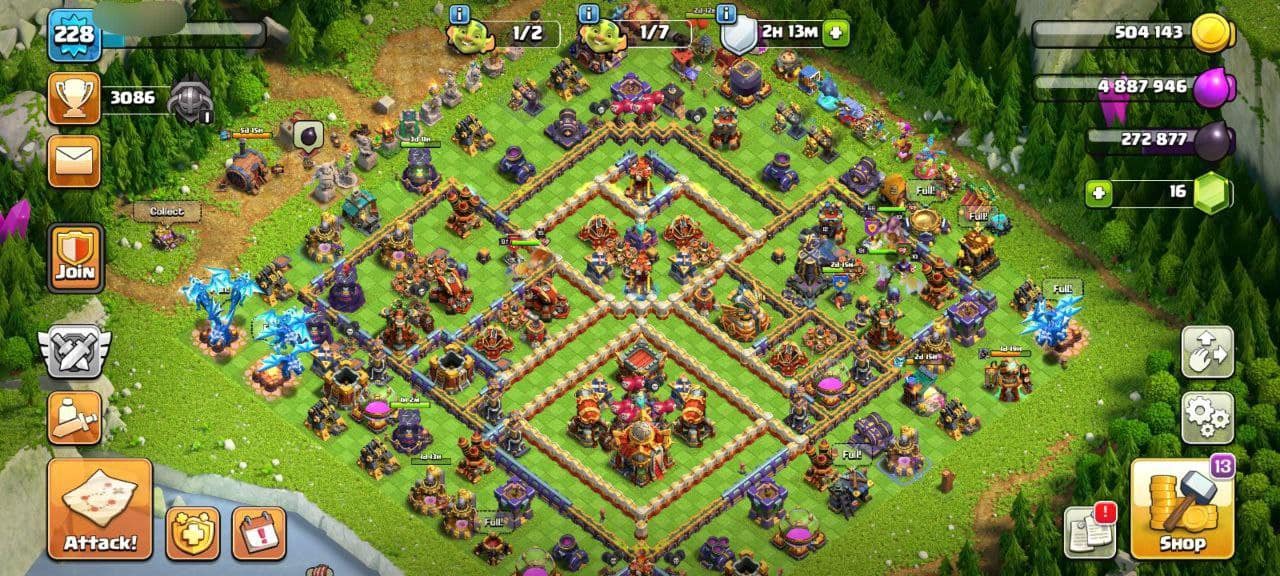Select the shield timer info icon

click(x=727, y=14)
